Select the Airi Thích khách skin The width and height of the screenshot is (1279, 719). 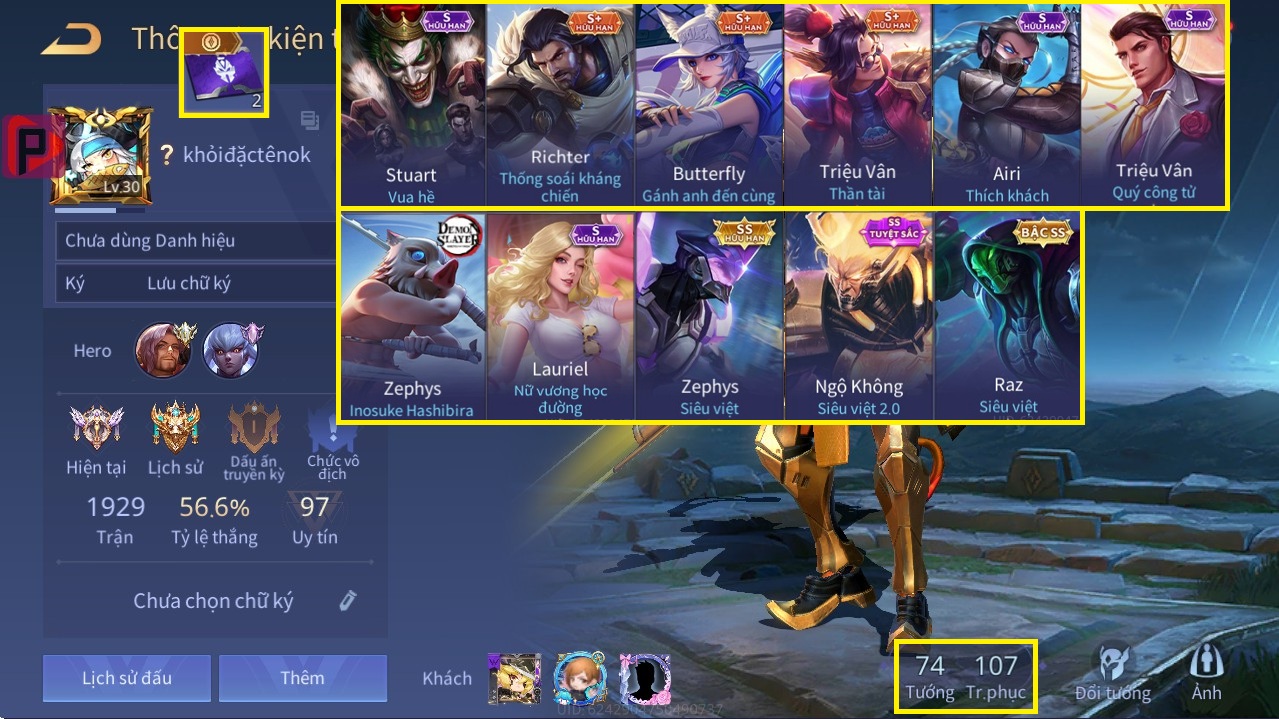click(1006, 105)
